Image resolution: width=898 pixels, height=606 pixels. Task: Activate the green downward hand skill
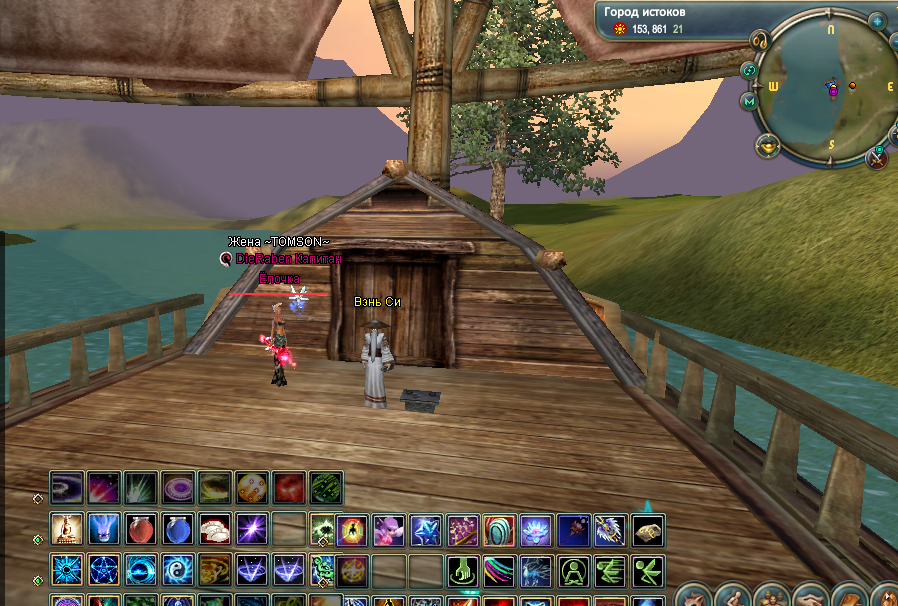click(x=461, y=571)
